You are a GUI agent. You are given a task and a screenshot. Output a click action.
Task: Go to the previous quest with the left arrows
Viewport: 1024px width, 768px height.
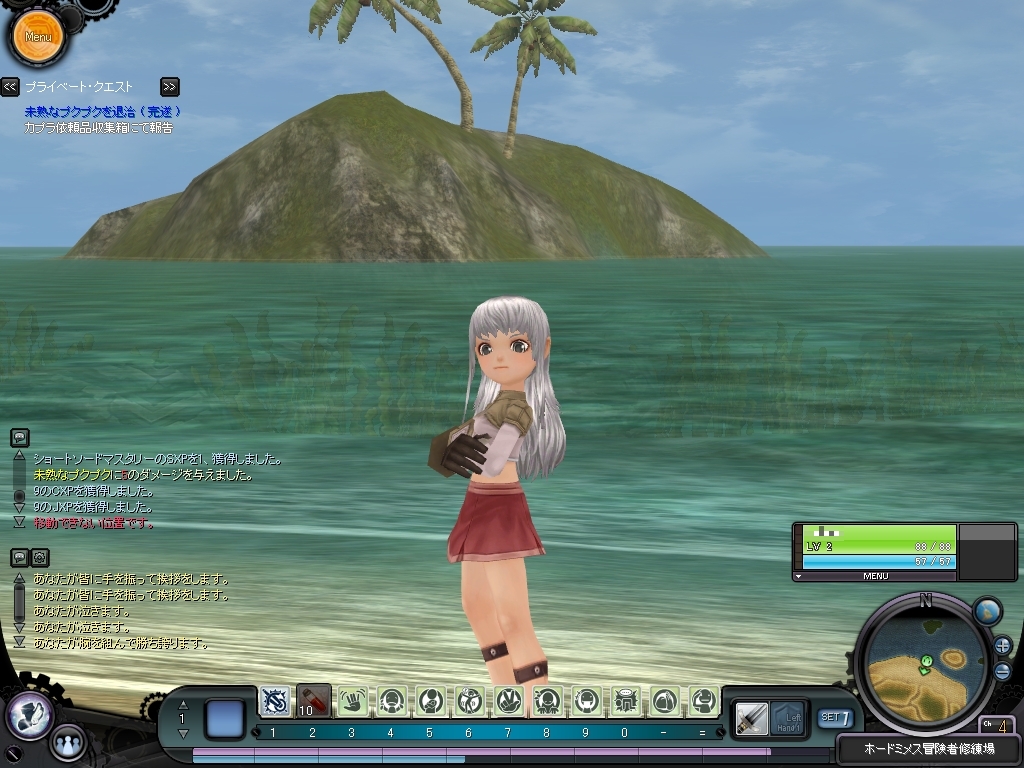tap(10, 87)
